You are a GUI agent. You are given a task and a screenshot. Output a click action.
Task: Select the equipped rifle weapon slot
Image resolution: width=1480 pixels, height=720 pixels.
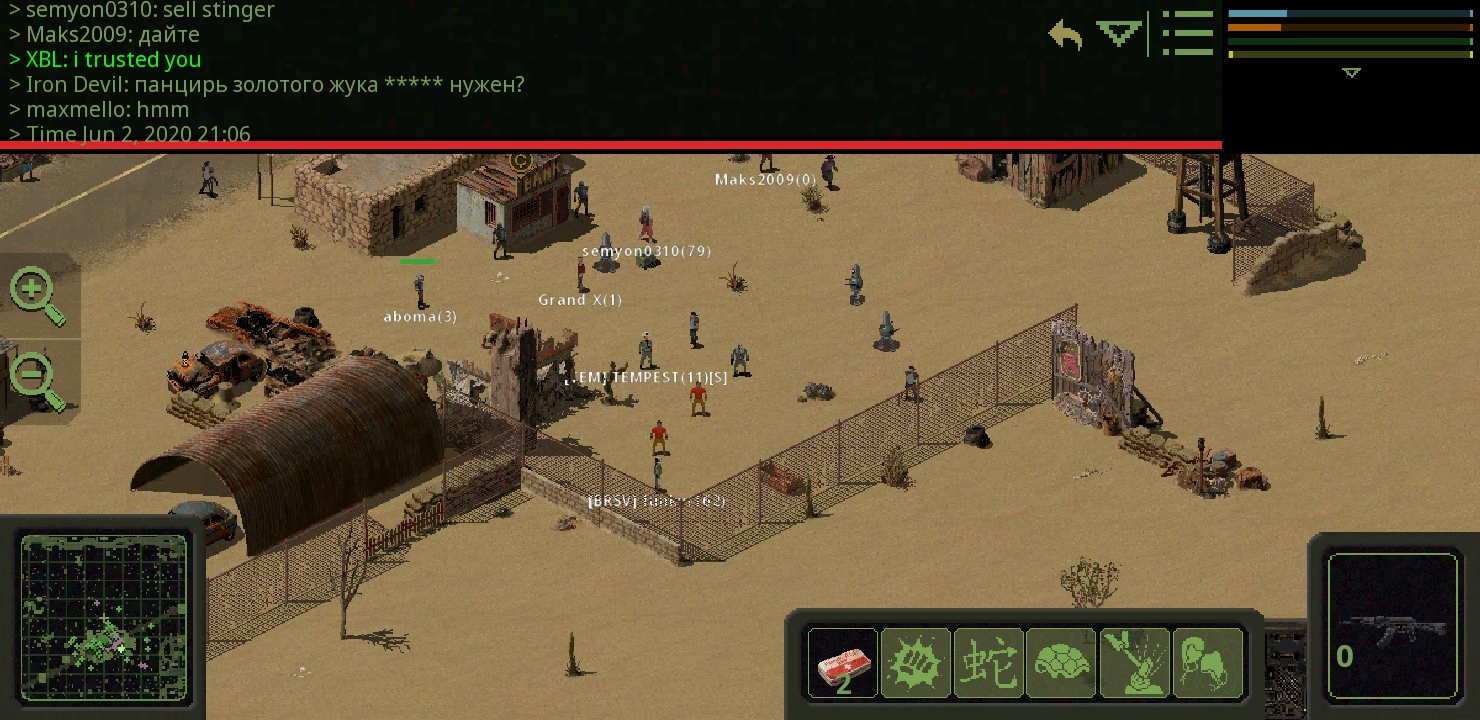(x=1393, y=620)
